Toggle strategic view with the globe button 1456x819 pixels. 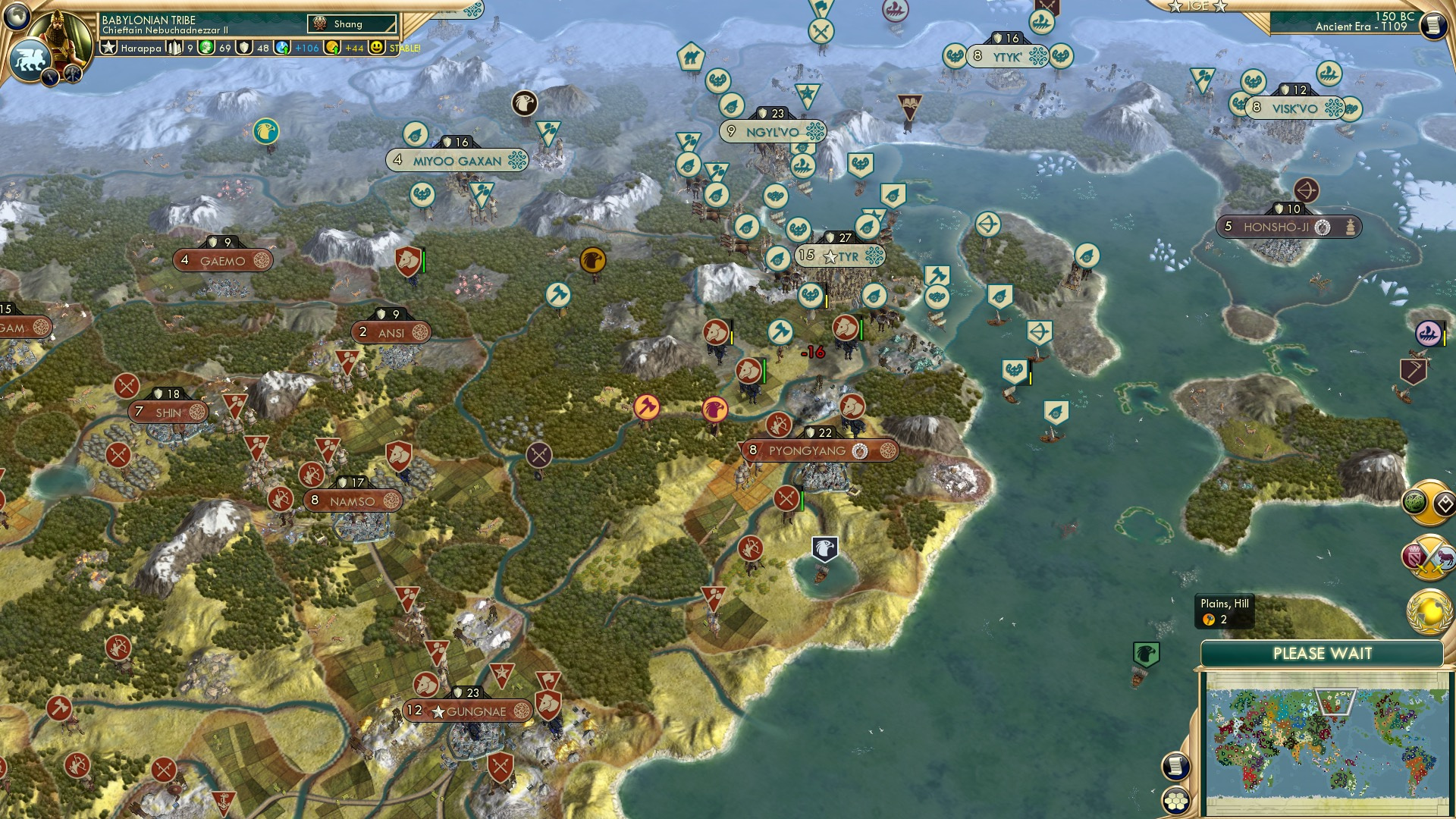(17, 16)
